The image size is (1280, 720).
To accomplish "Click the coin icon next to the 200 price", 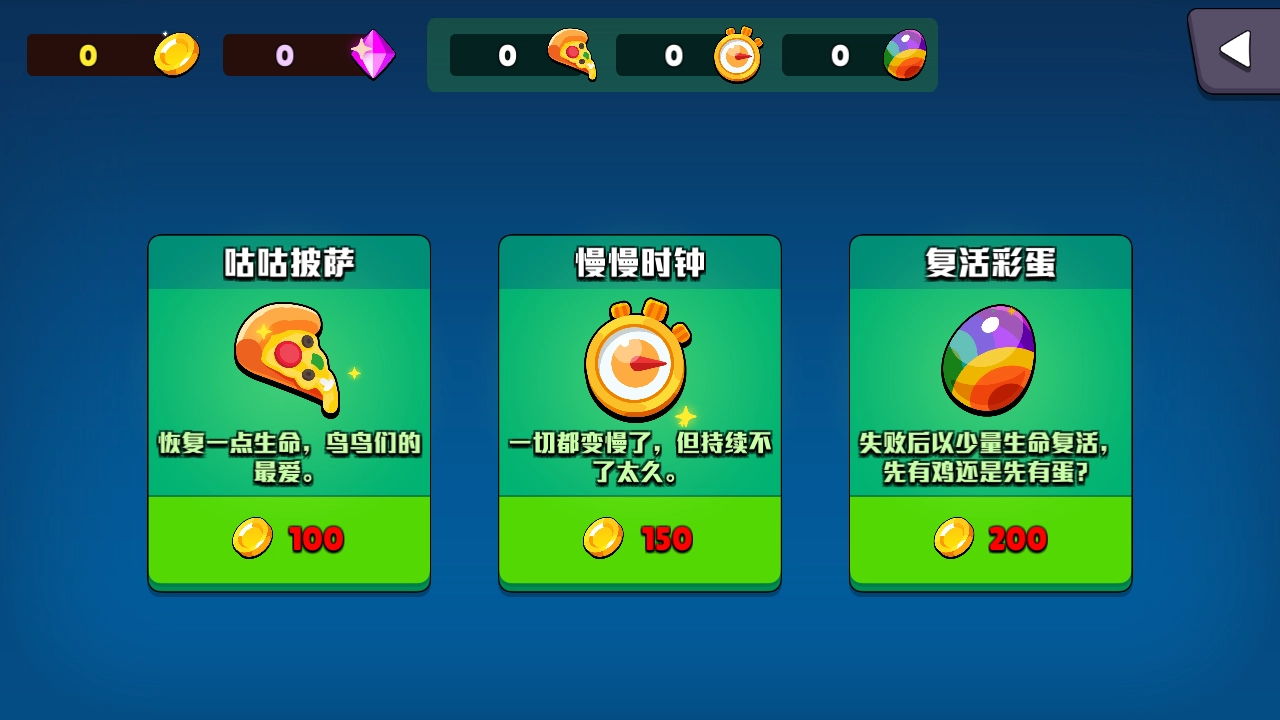I will (x=953, y=538).
